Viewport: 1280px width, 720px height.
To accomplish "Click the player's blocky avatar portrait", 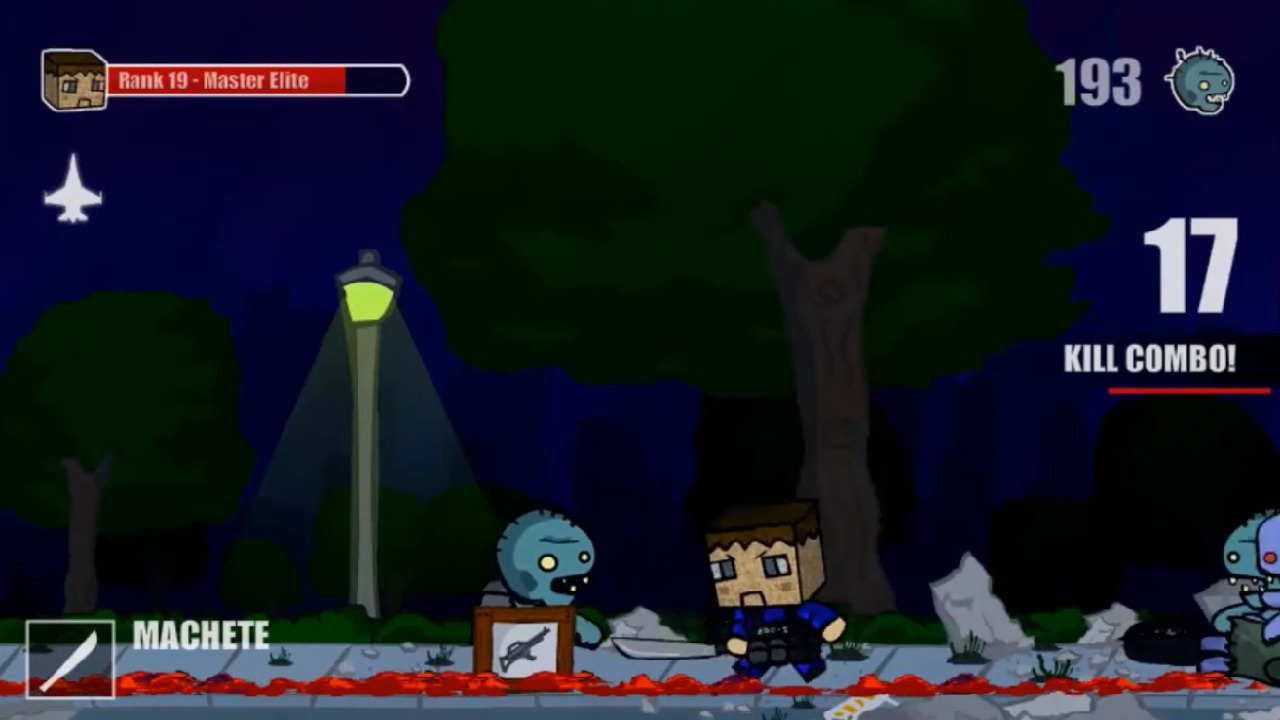I will 73,80.
